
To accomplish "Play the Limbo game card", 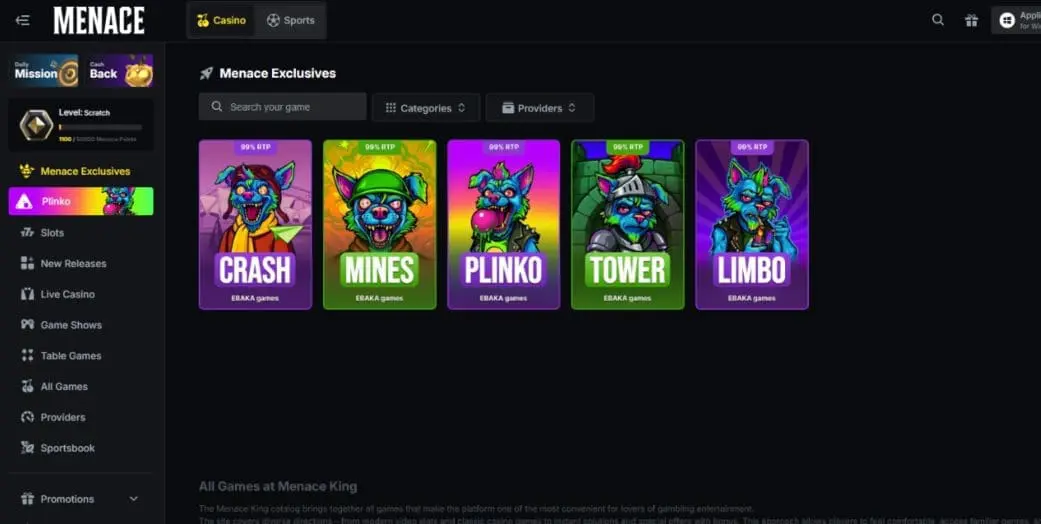I will [x=751, y=224].
